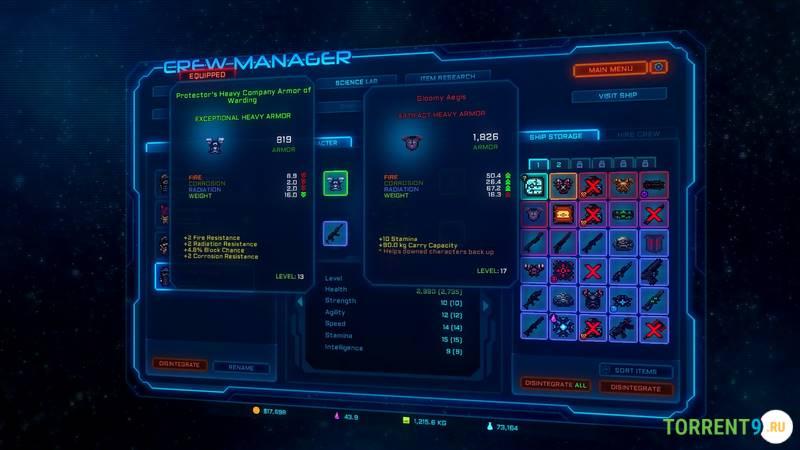
Task: Select the orange chest item in storage
Action: click(564, 214)
